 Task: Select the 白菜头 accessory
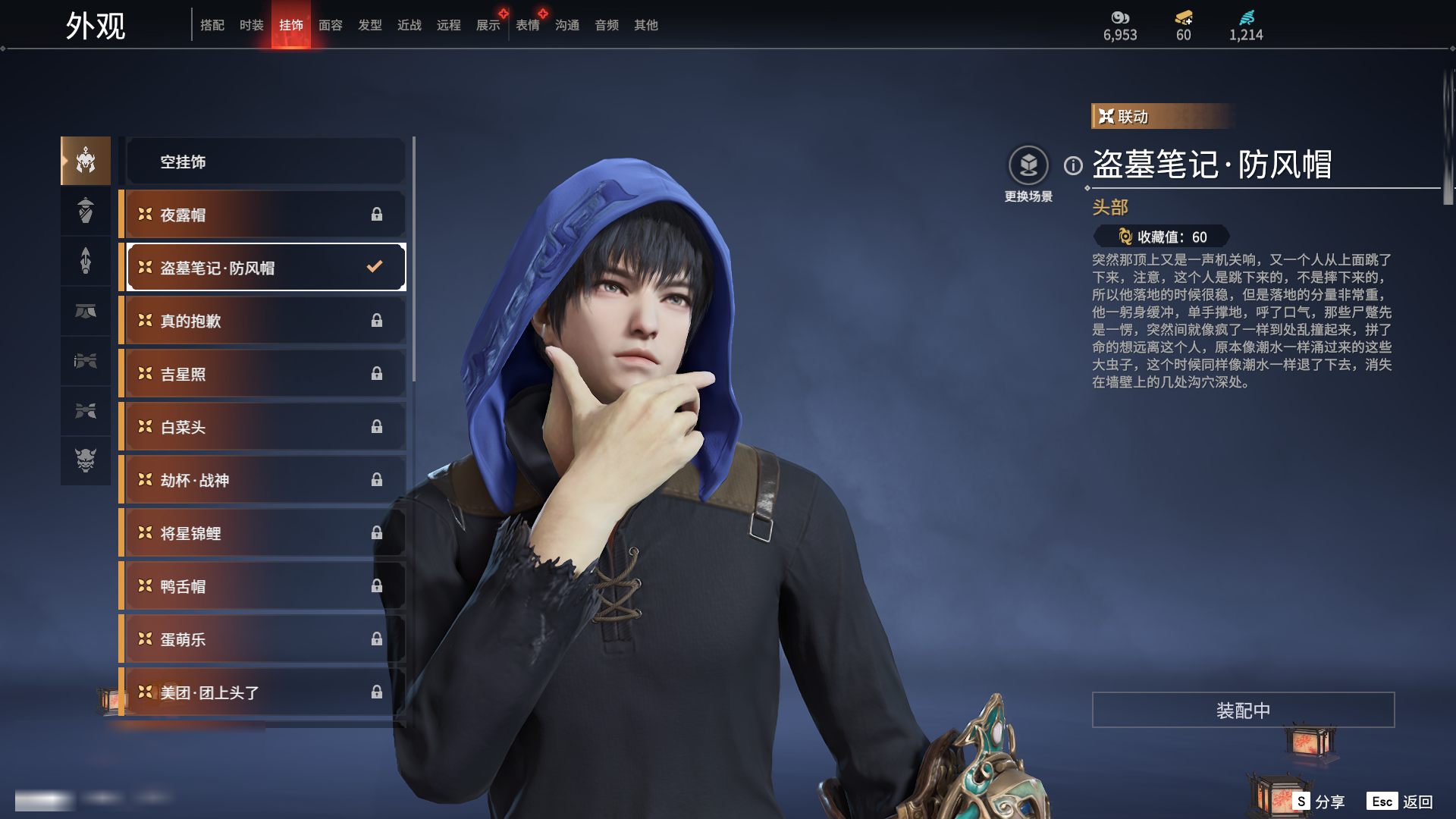(x=265, y=427)
